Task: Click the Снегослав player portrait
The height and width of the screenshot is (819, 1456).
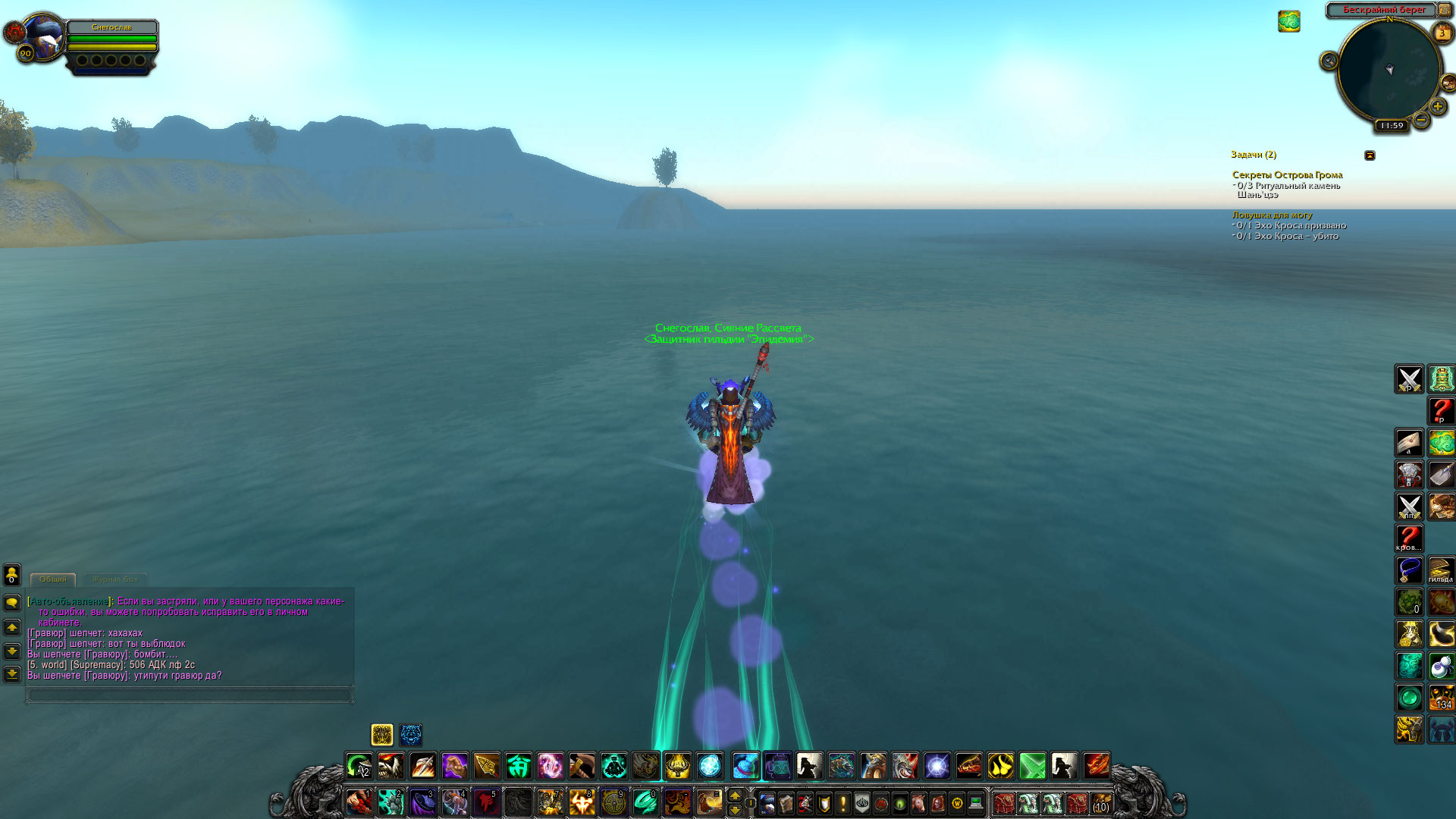Action: click(44, 36)
